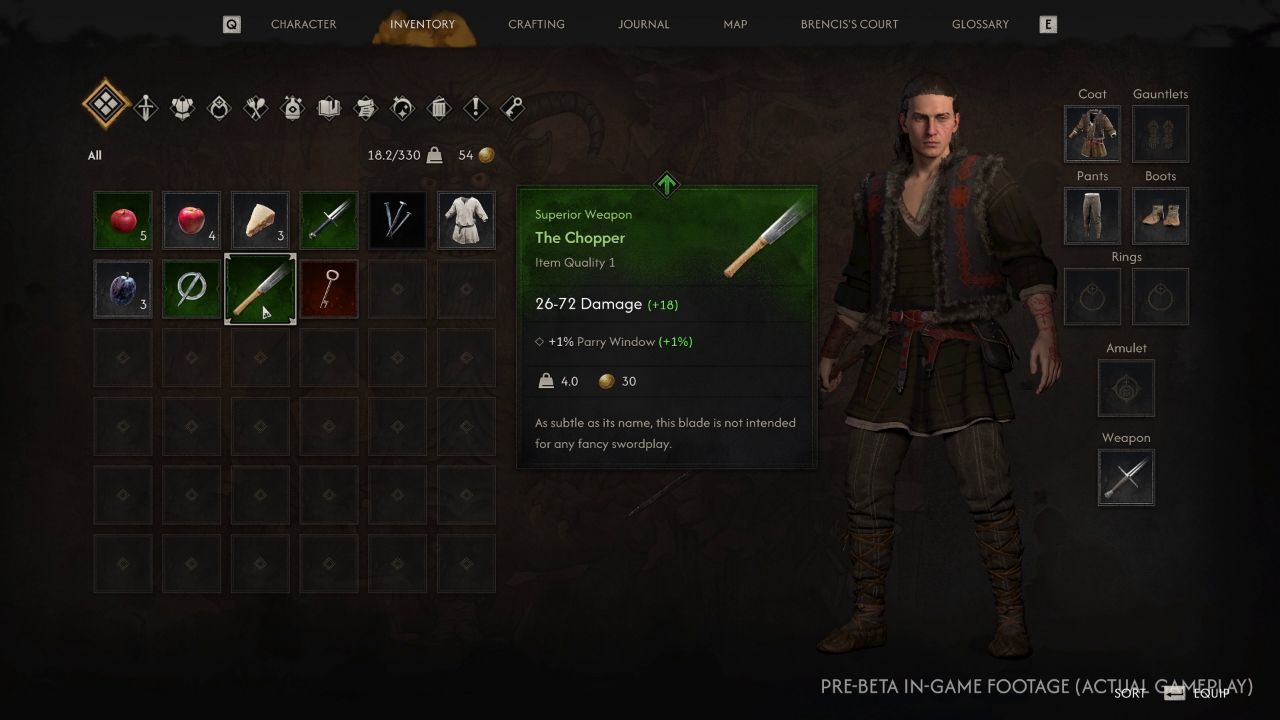Viewport: 1280px width, 720px height.
Task: Click the trash filter icon
Action: pyautogui.click(x=438, y=108)
